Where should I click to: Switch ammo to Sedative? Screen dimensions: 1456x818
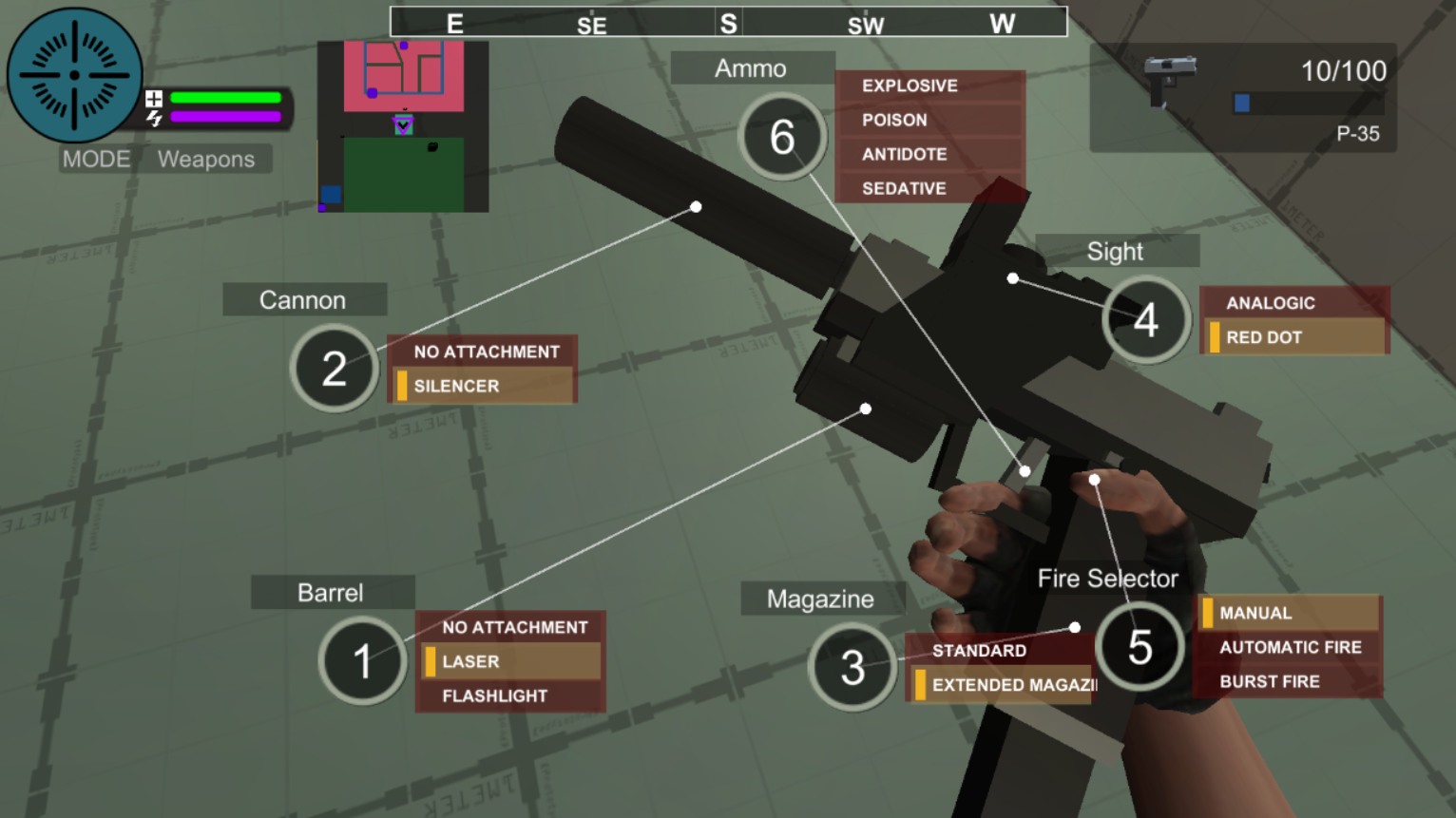tap(929, 188)
